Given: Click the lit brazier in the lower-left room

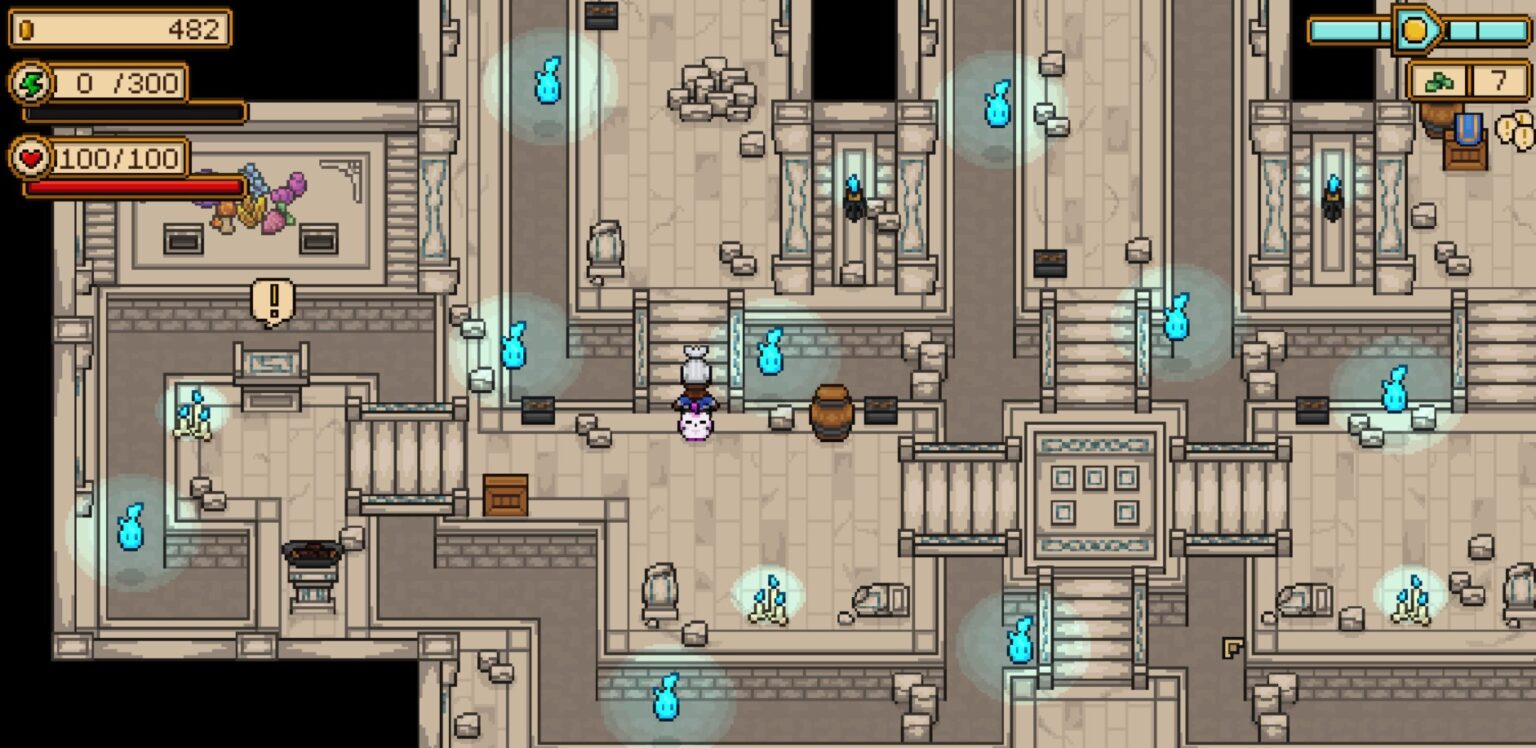Looking at the screenshot, I should click(x=310, y=552).
